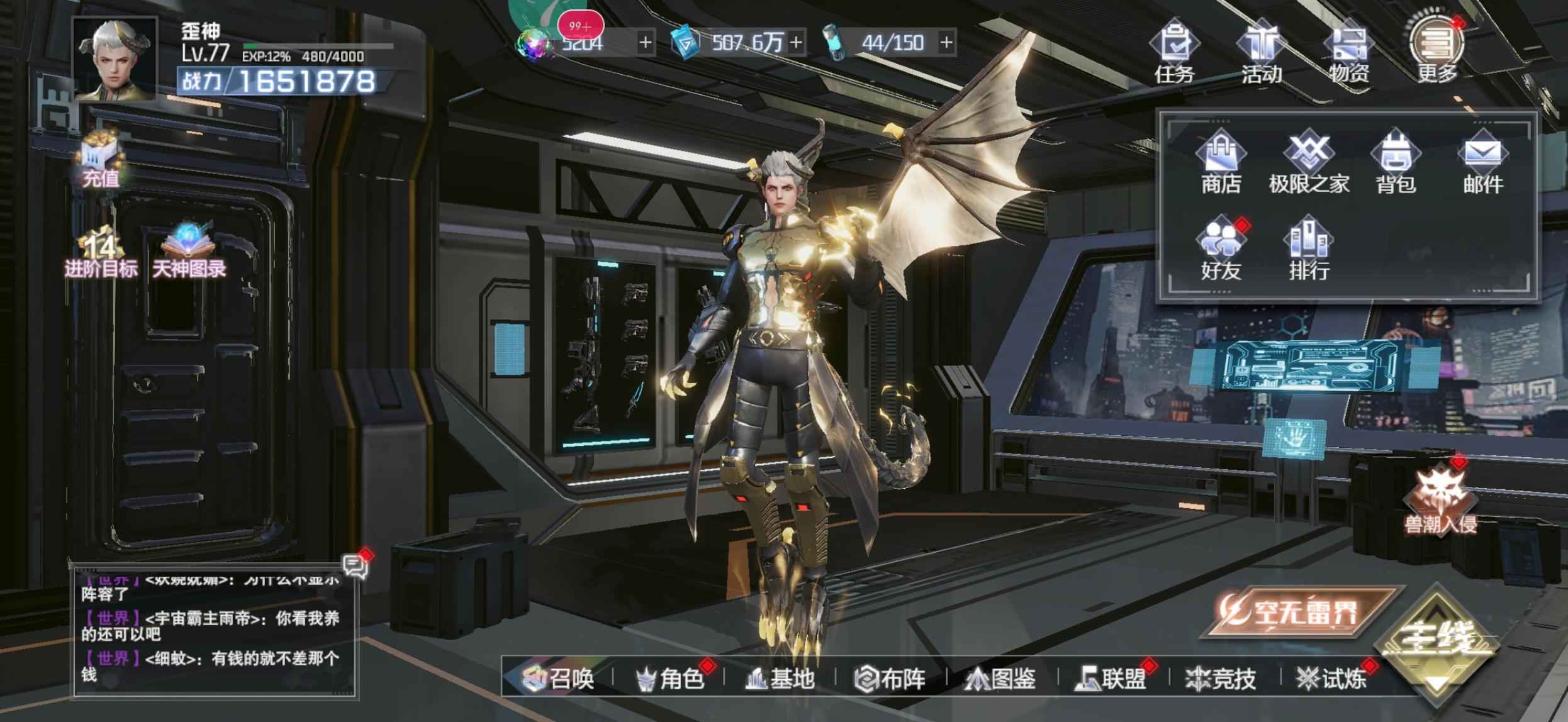This screenshot has height=722, width=1568.
Task: Open the 充值 recharge shop
Action: point(101,160)
